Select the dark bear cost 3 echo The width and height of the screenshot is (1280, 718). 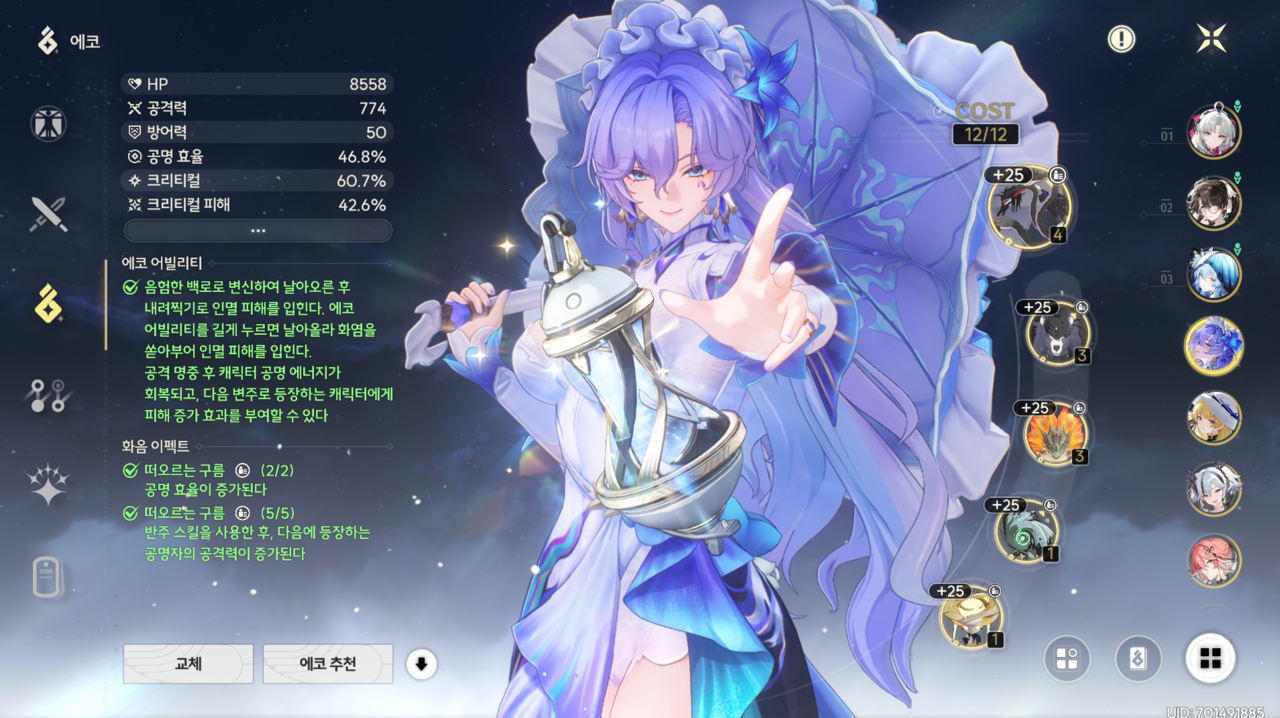(x=1058, y=333)
